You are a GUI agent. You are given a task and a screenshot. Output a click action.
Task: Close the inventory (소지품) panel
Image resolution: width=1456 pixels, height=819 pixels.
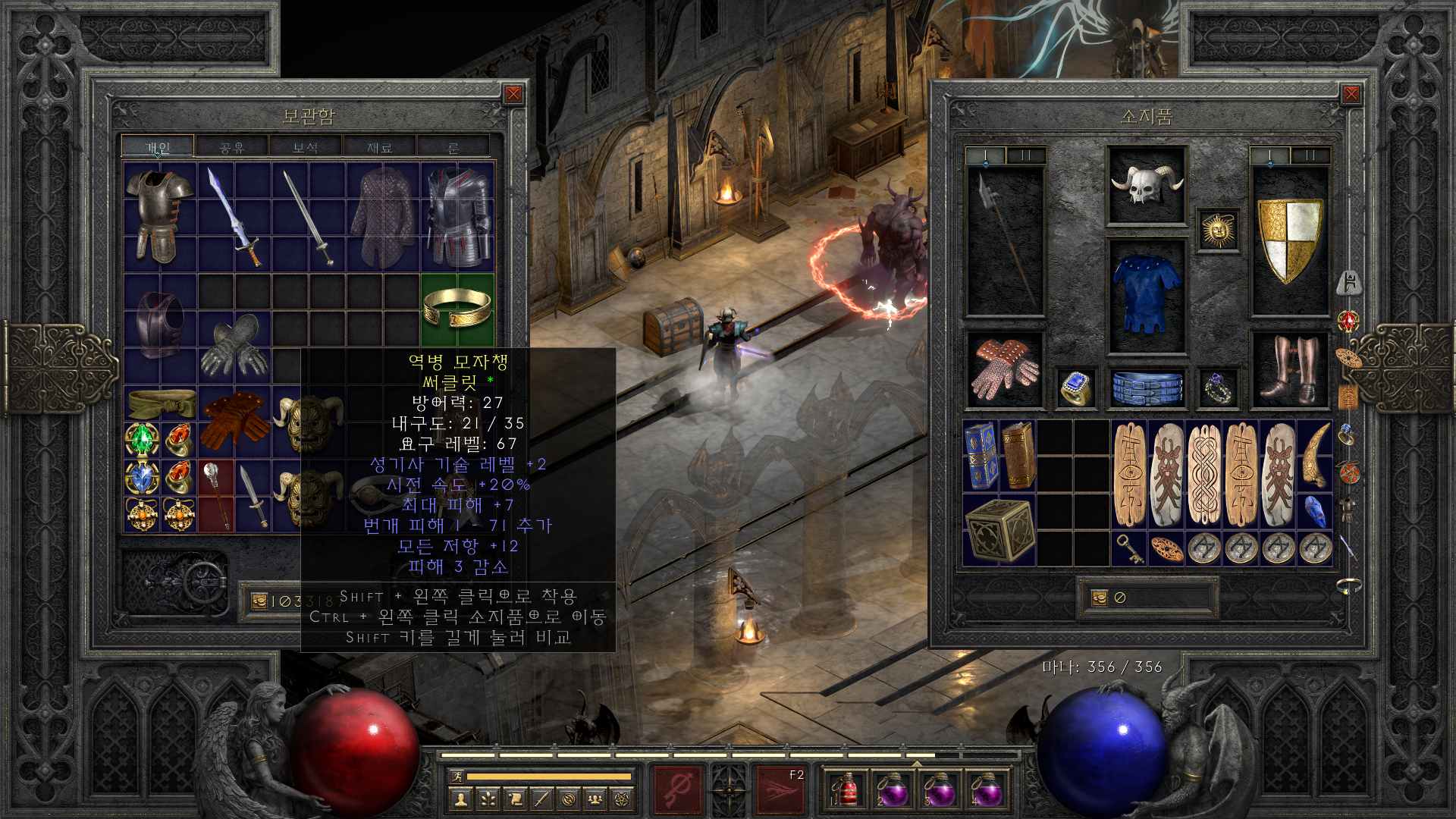(1351, 94)
